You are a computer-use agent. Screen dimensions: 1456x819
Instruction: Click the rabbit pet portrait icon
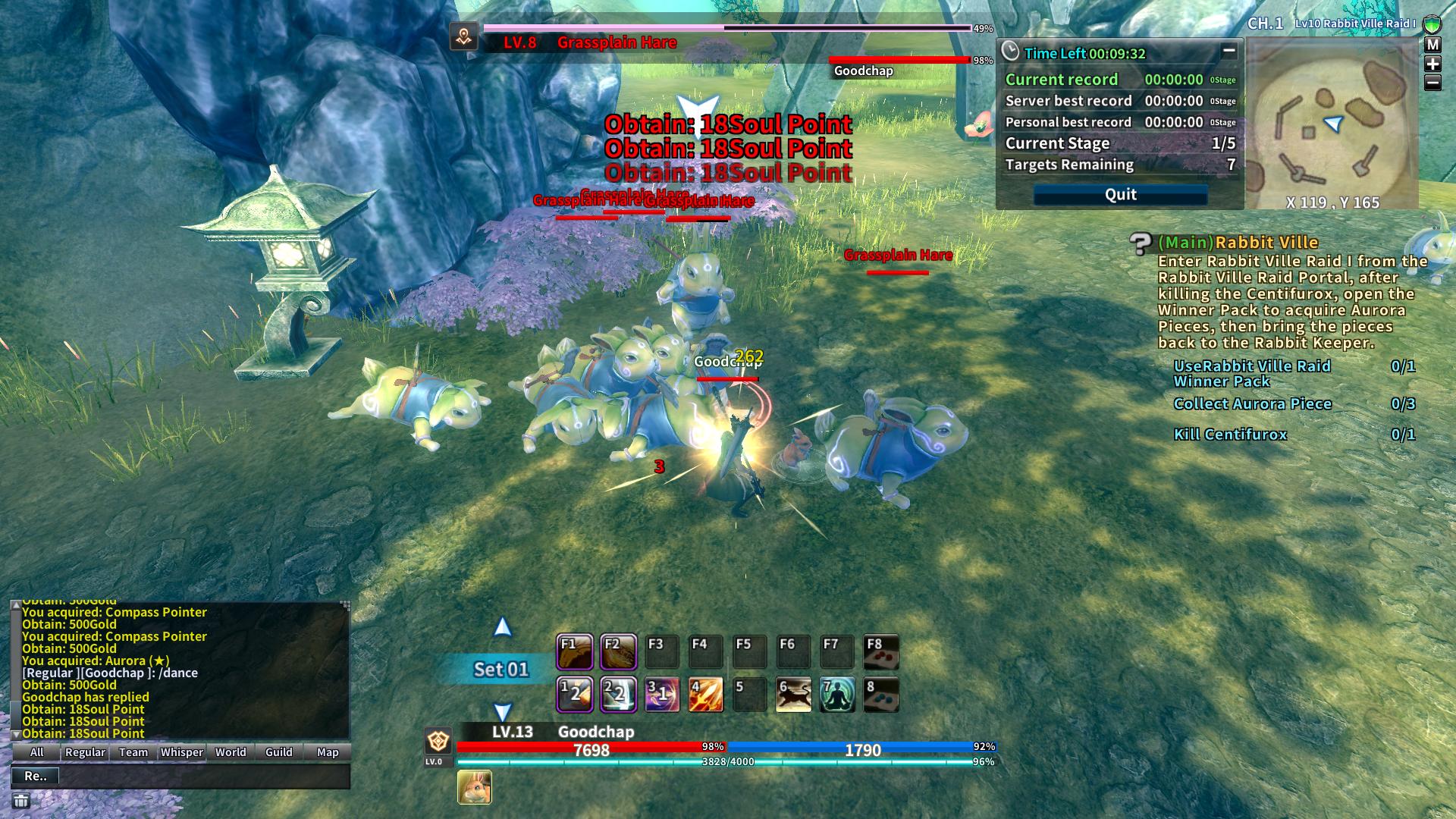point(475,787)
